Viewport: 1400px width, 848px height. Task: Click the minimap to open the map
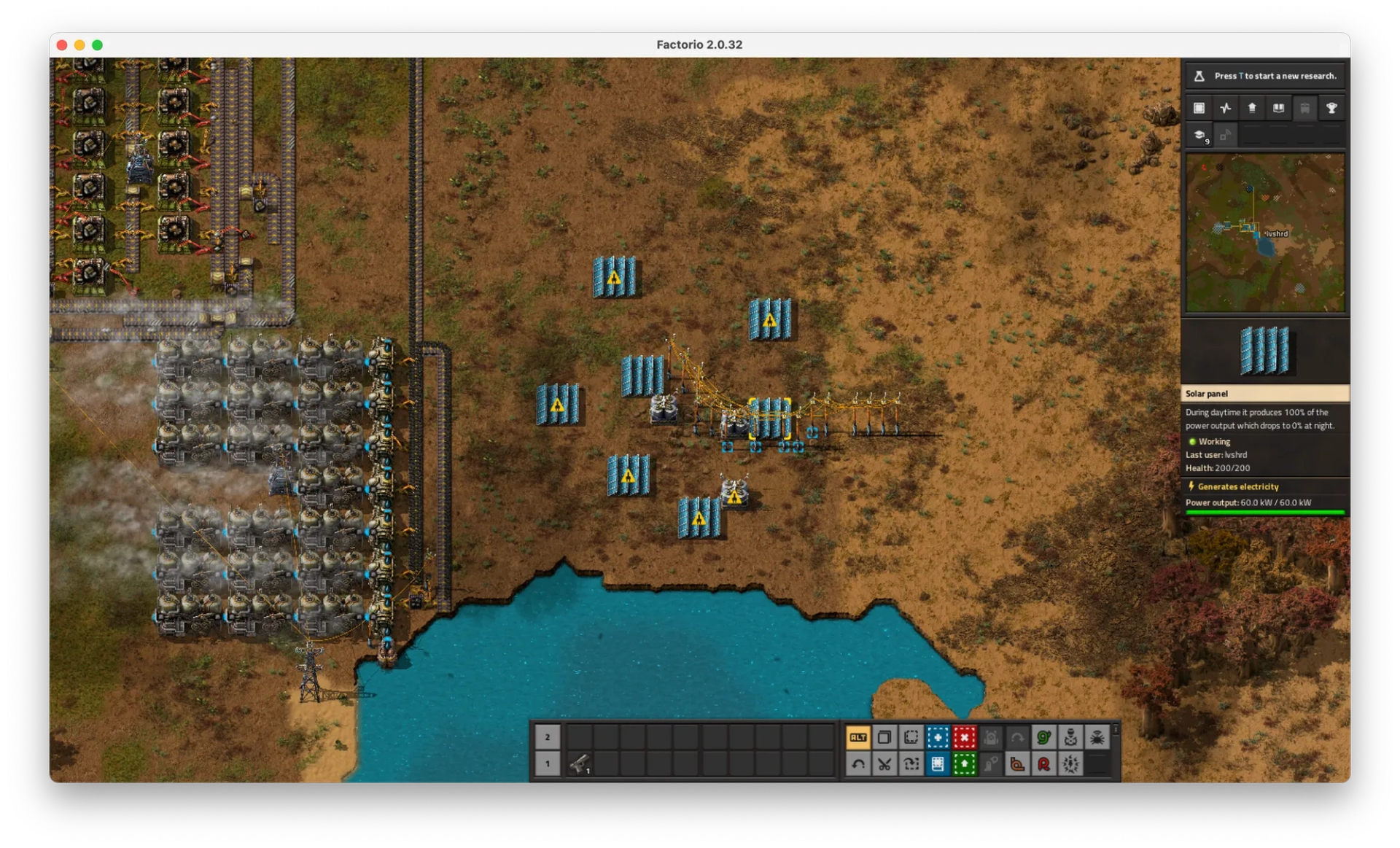(x=1265, y=233)
